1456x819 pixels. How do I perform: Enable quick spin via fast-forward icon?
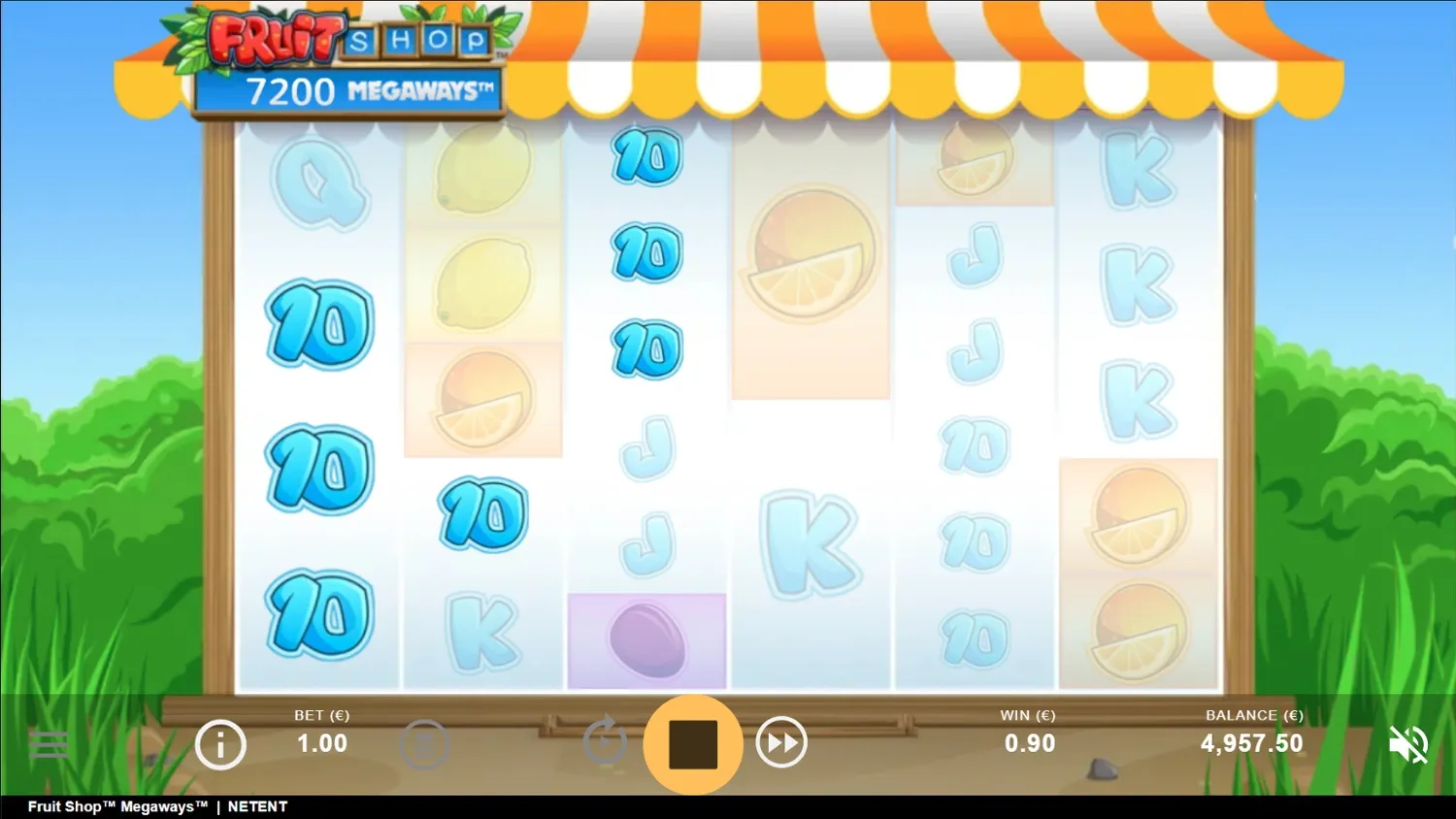click(780, 742)
